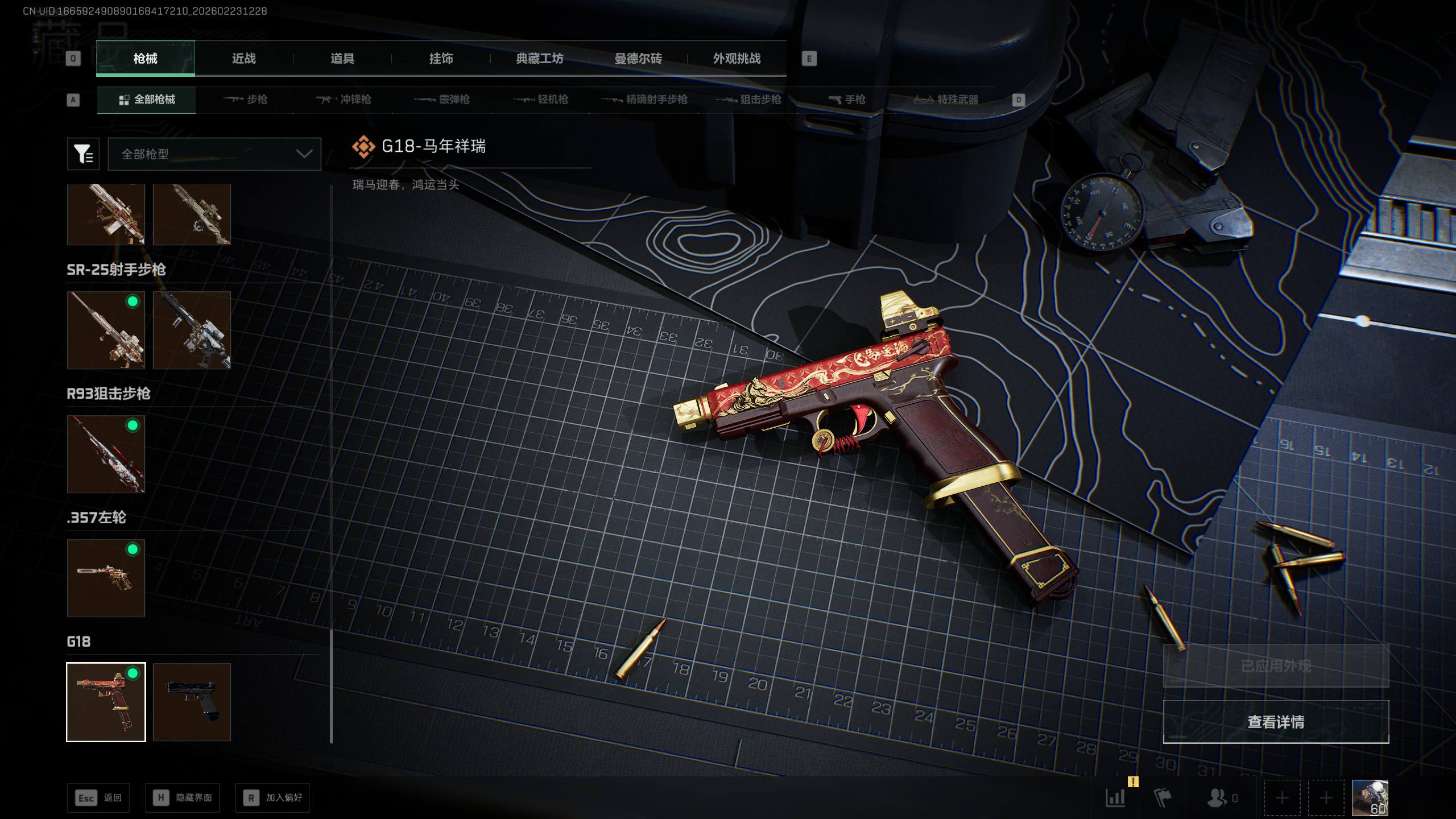Expand the 全部枪型 weapon type dropdown
The image size is (1456, 819).
tap(214, 154)
